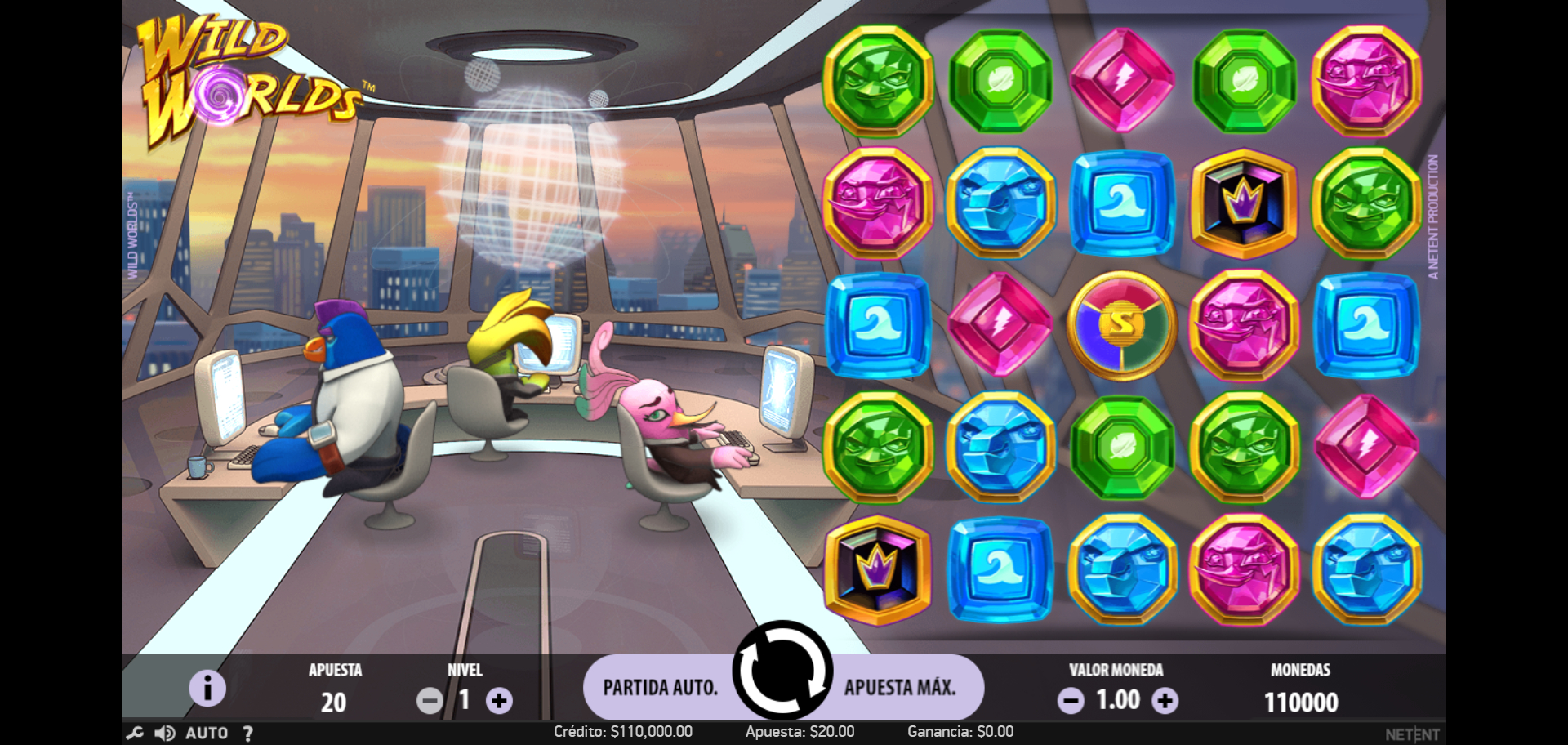Spin the reels with the circular arrows button

(x=782, y=671)
